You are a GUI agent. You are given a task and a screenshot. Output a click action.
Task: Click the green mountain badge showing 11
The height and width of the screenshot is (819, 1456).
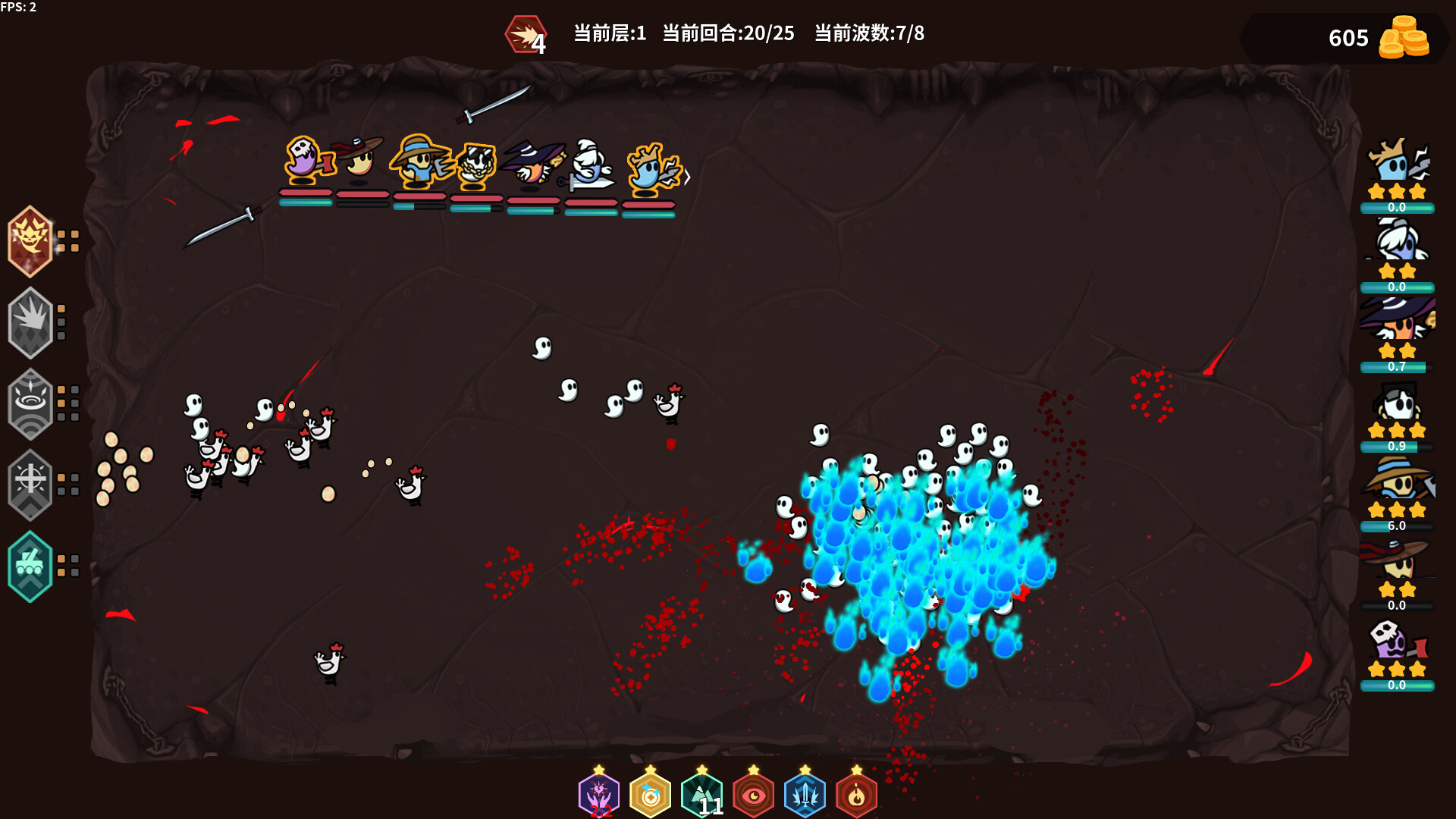coord(701,795)
